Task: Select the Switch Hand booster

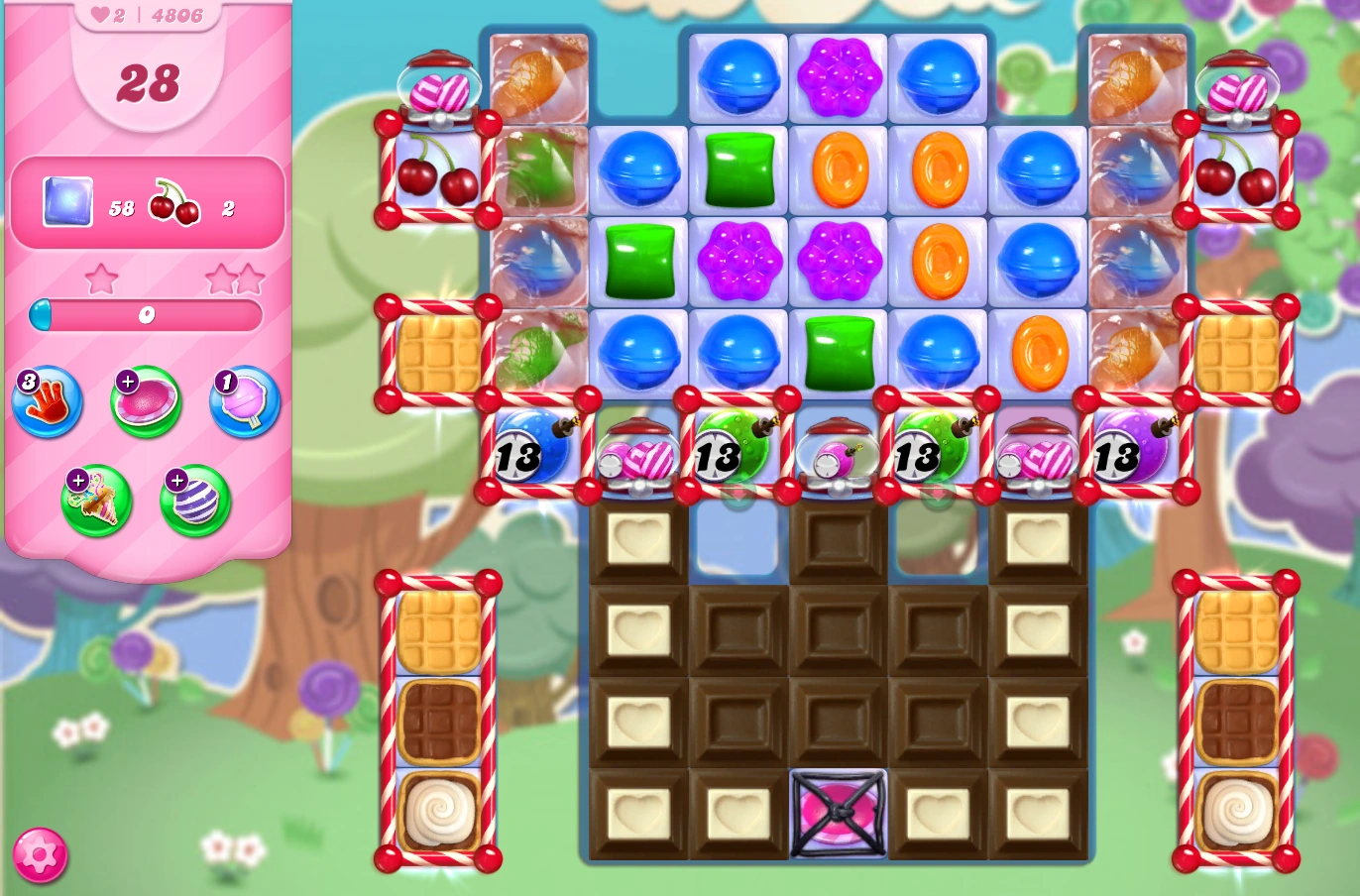Action: (x=48, y=401)
